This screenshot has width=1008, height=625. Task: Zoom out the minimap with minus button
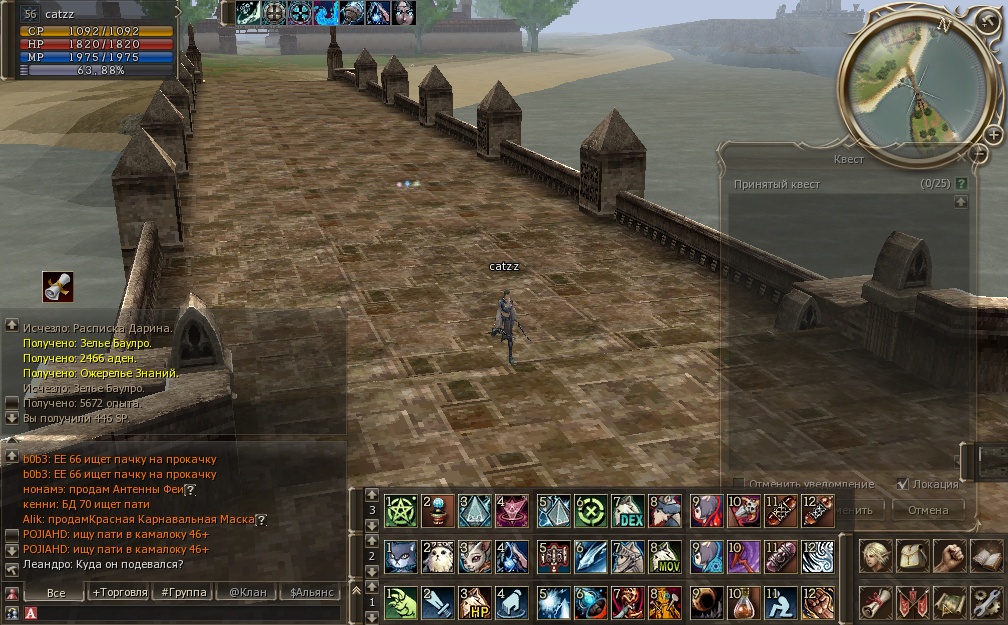[x=978, y=153]
